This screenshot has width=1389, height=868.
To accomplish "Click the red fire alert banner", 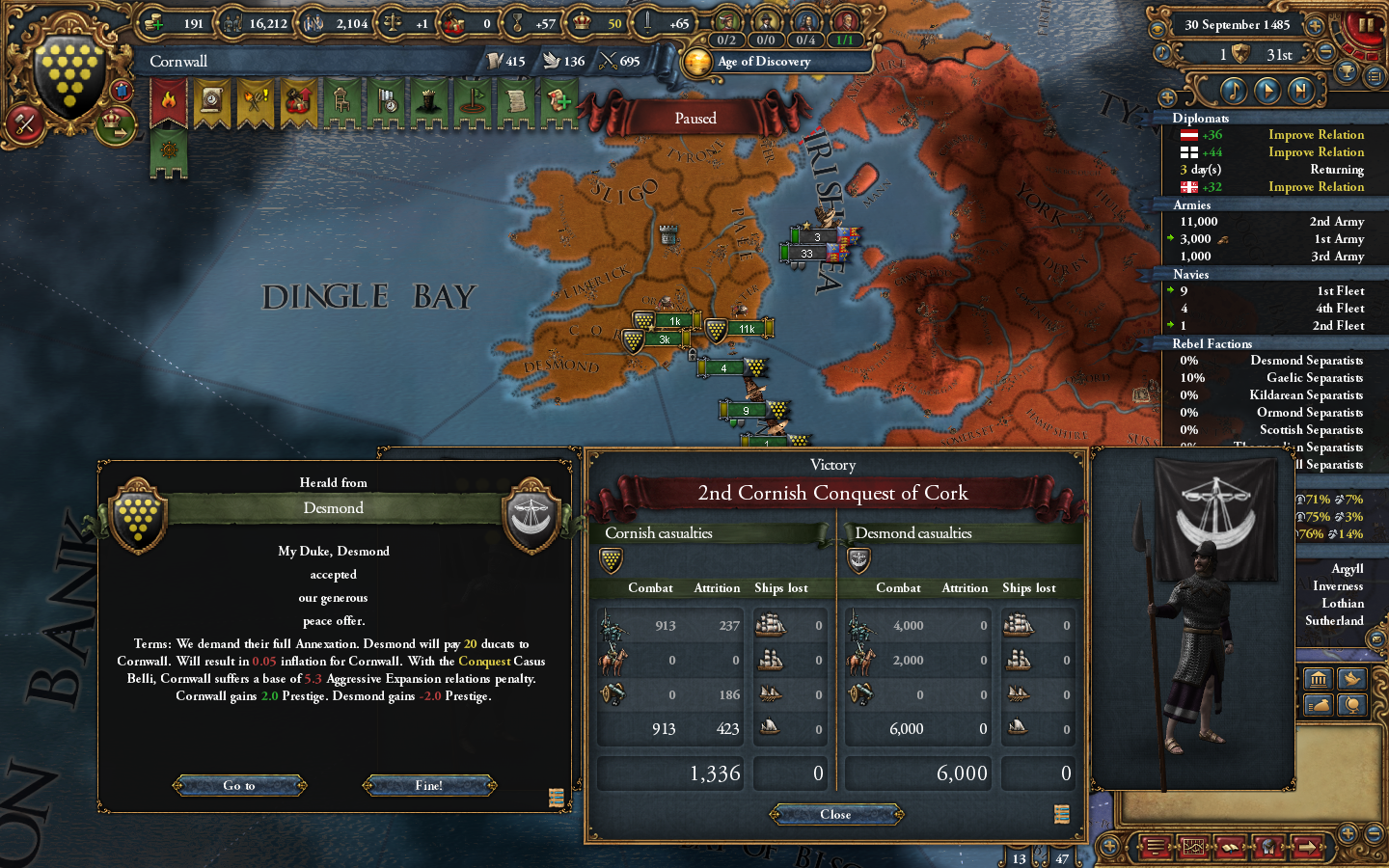I will [167, 99].
